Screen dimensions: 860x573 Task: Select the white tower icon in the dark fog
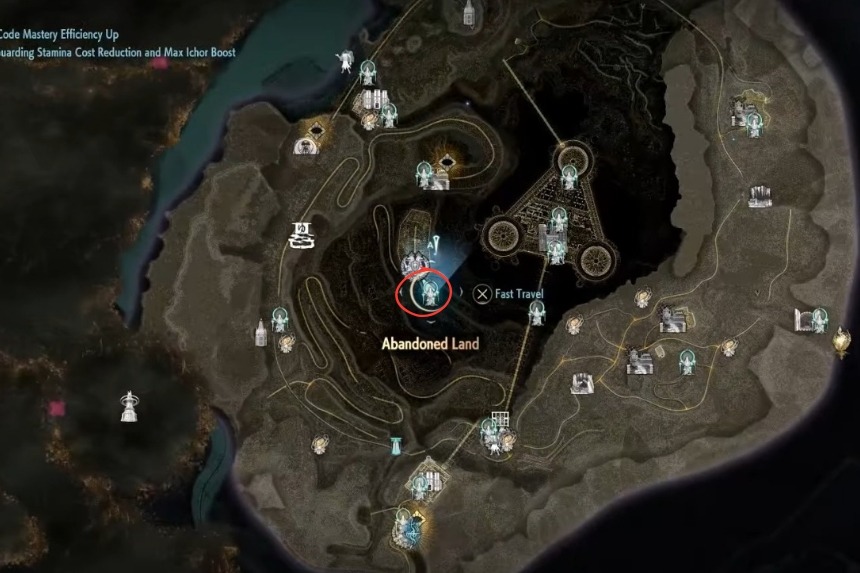128,405
